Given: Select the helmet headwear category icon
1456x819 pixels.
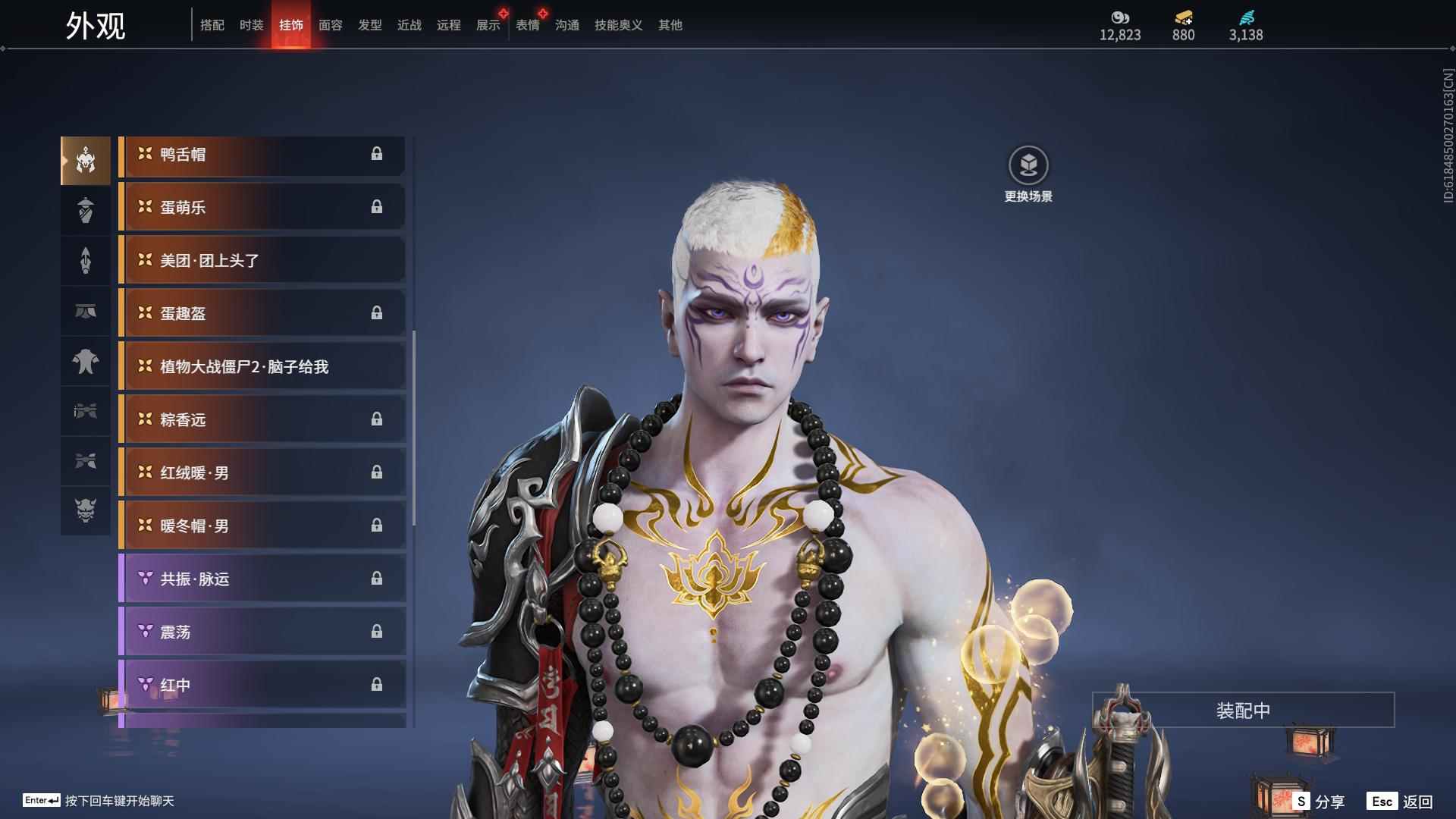Looking at the screenshot, I should (86, 161).
